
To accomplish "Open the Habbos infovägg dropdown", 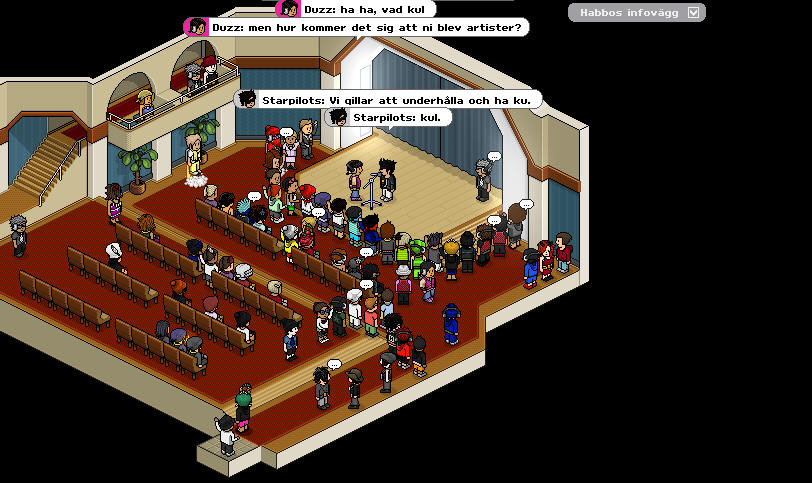I will pos(694,13).
